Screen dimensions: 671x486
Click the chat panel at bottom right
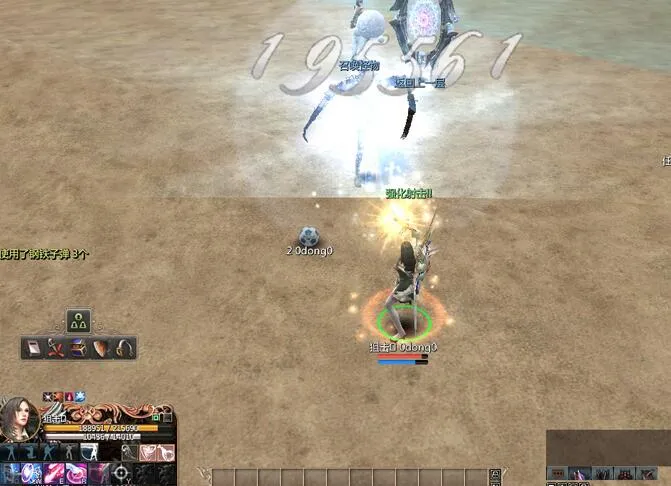[607, 446]
